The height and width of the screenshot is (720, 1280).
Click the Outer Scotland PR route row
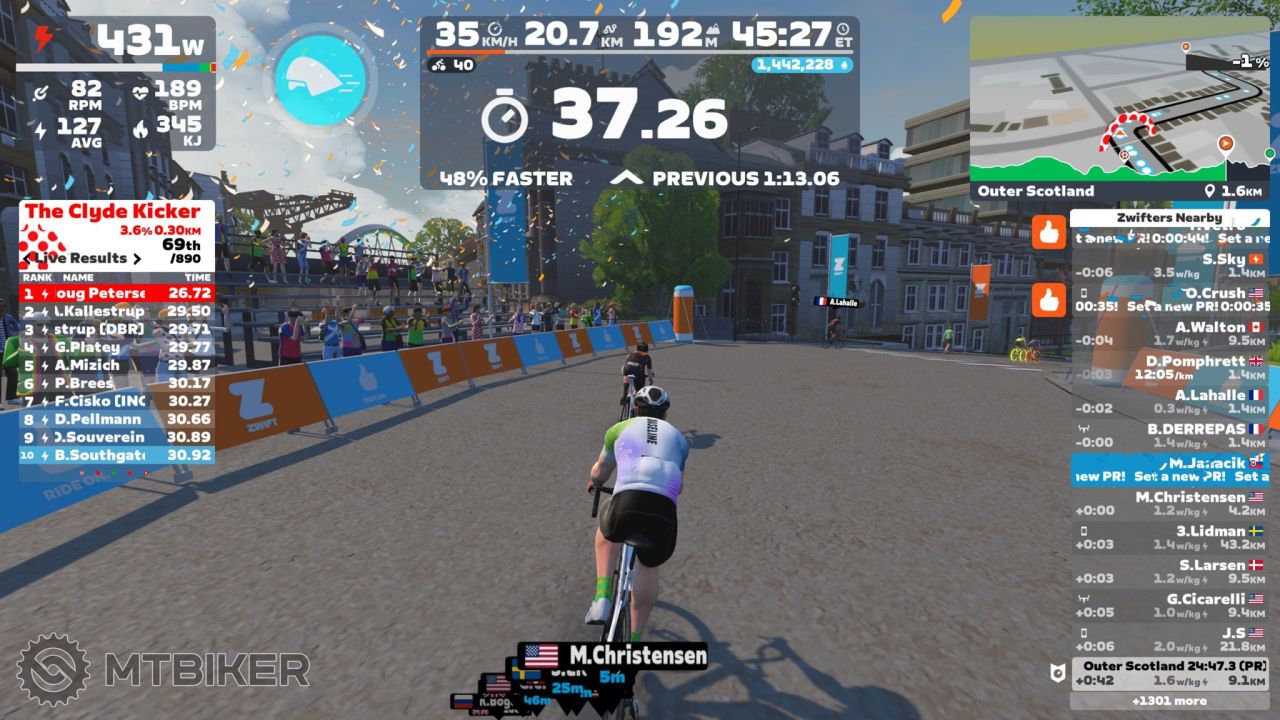point(1169,674)
